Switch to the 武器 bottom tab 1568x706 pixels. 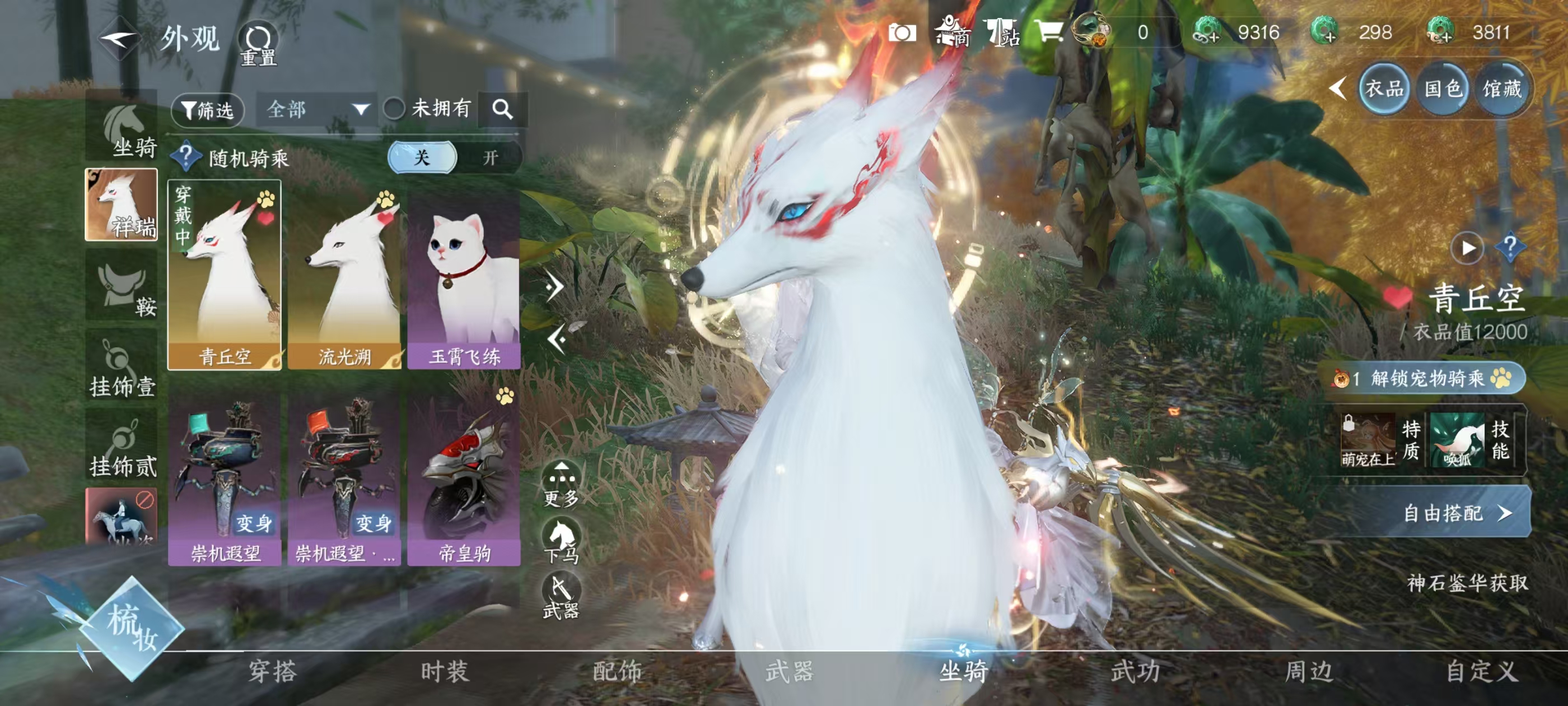790,671
